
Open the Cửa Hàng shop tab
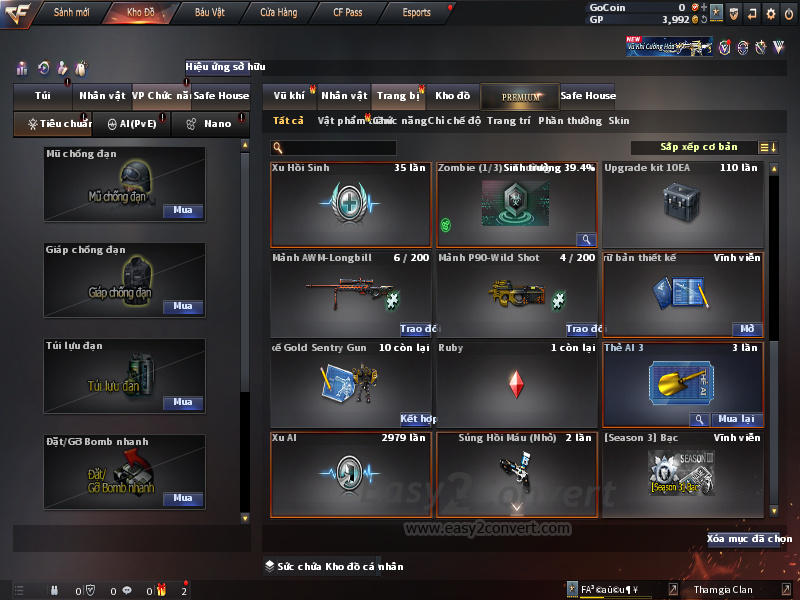point(278,13)
